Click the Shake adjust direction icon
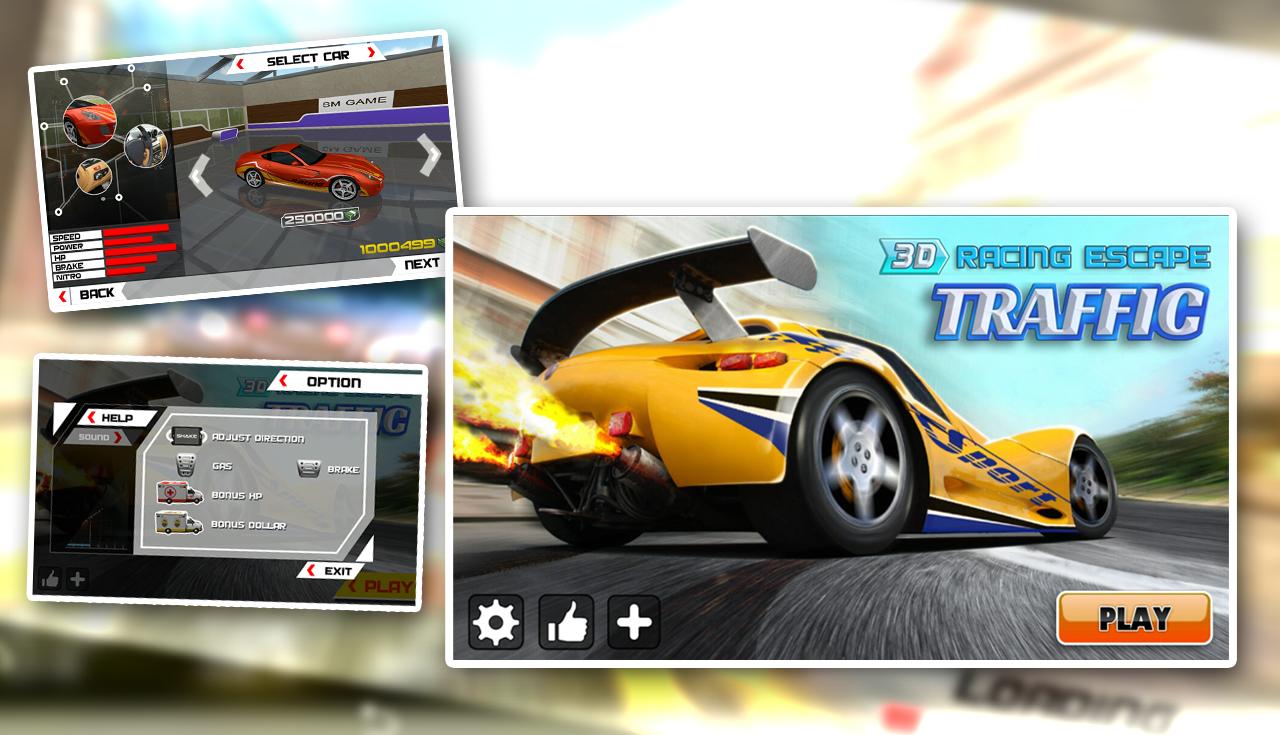 (x=186, y=435)
